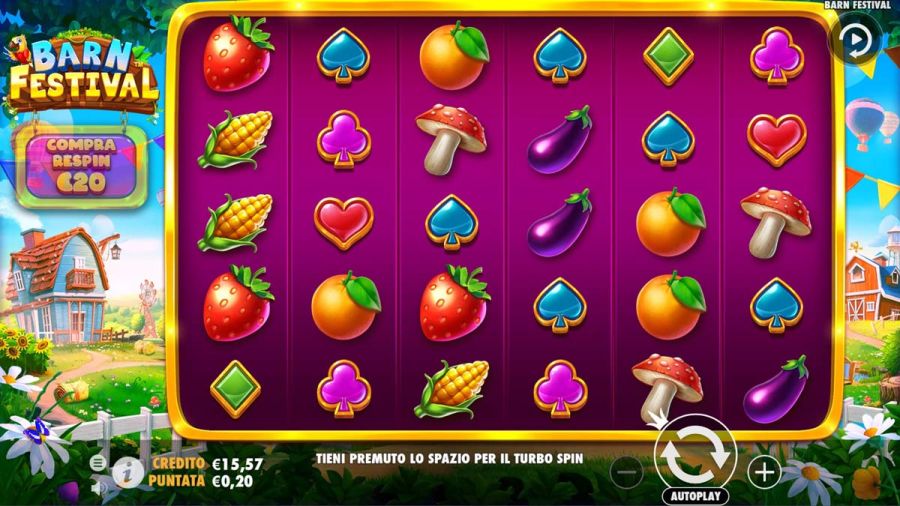Increase the bet with the plus button
900x506 pixels.
(764, 472)
